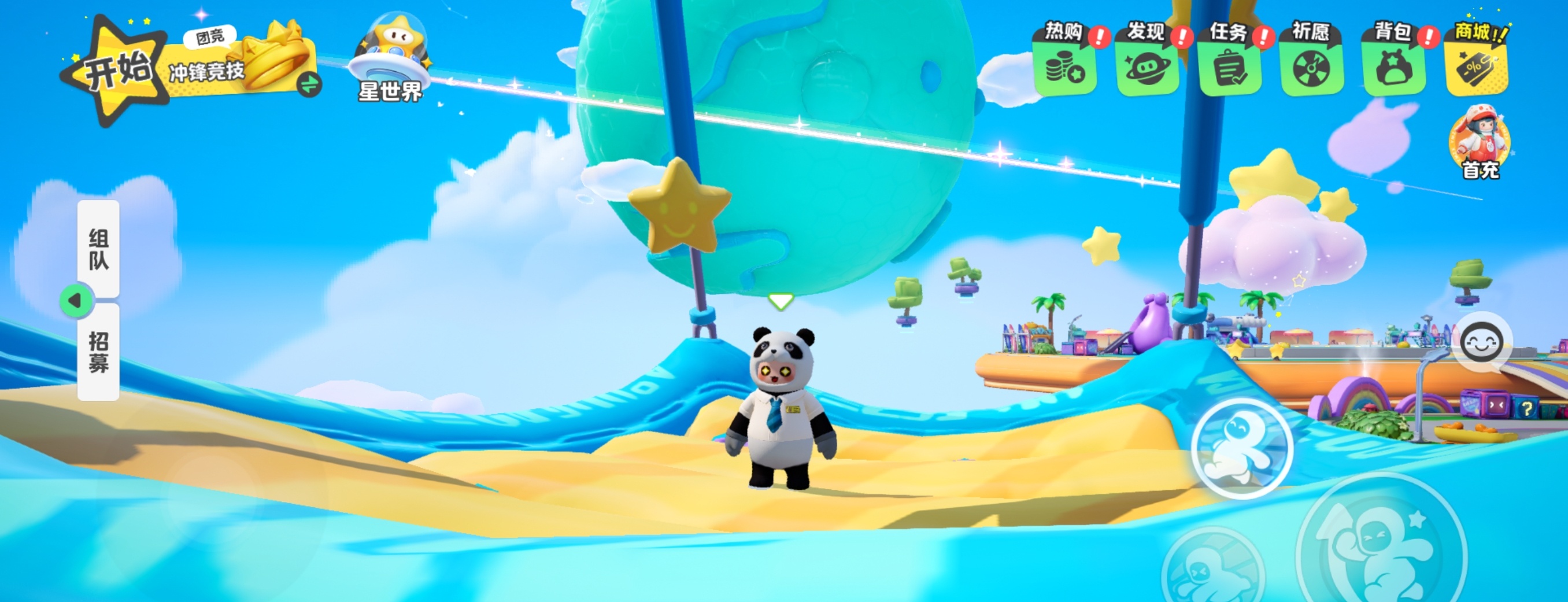
Task: Open the 首充 first recharge offer
Action: point(1480,143)
